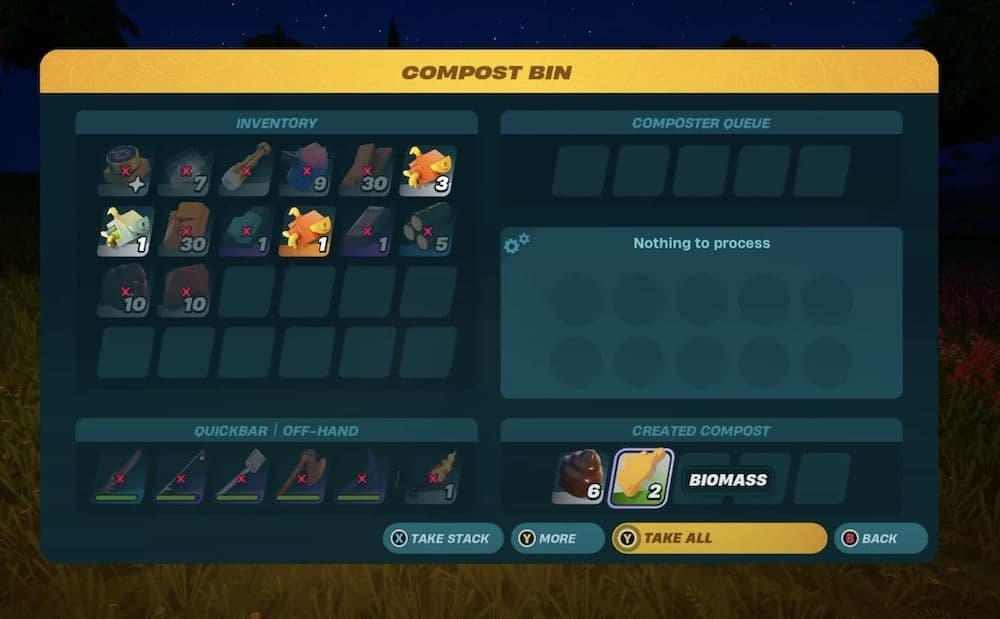The image size is (1000, 619).
Task: Select the spyglass item in inventory
Action: point(247,170)
